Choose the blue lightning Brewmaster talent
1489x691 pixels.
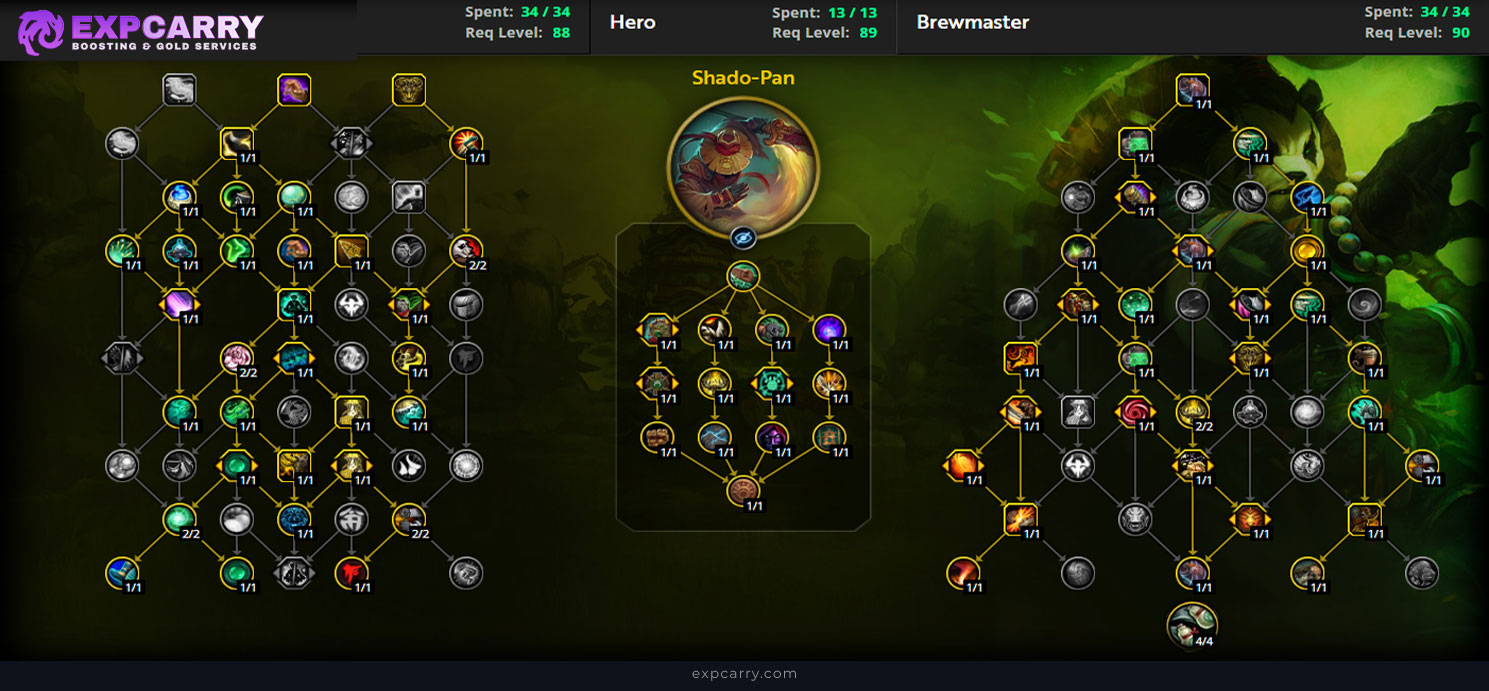click(x=1306, y=196)
